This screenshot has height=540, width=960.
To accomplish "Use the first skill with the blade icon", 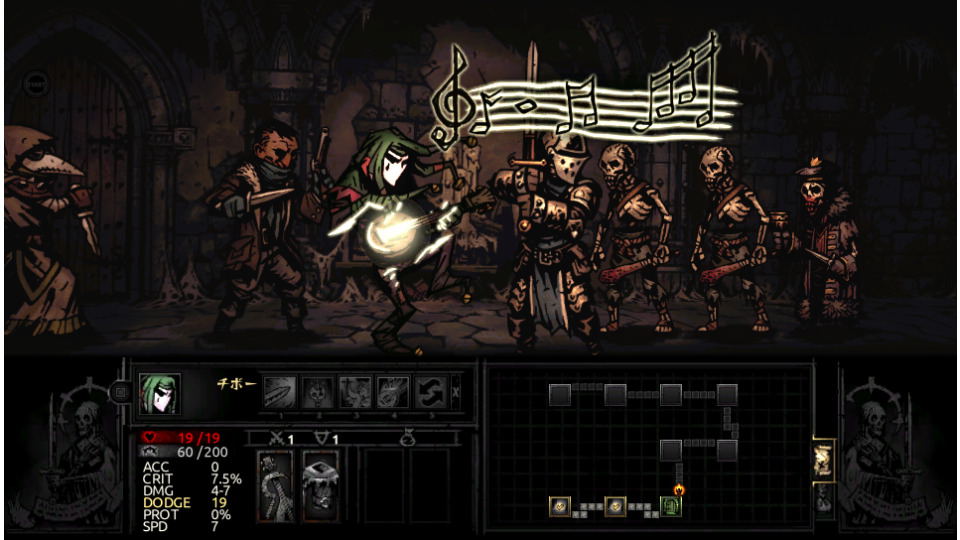I will click(279, 392).
